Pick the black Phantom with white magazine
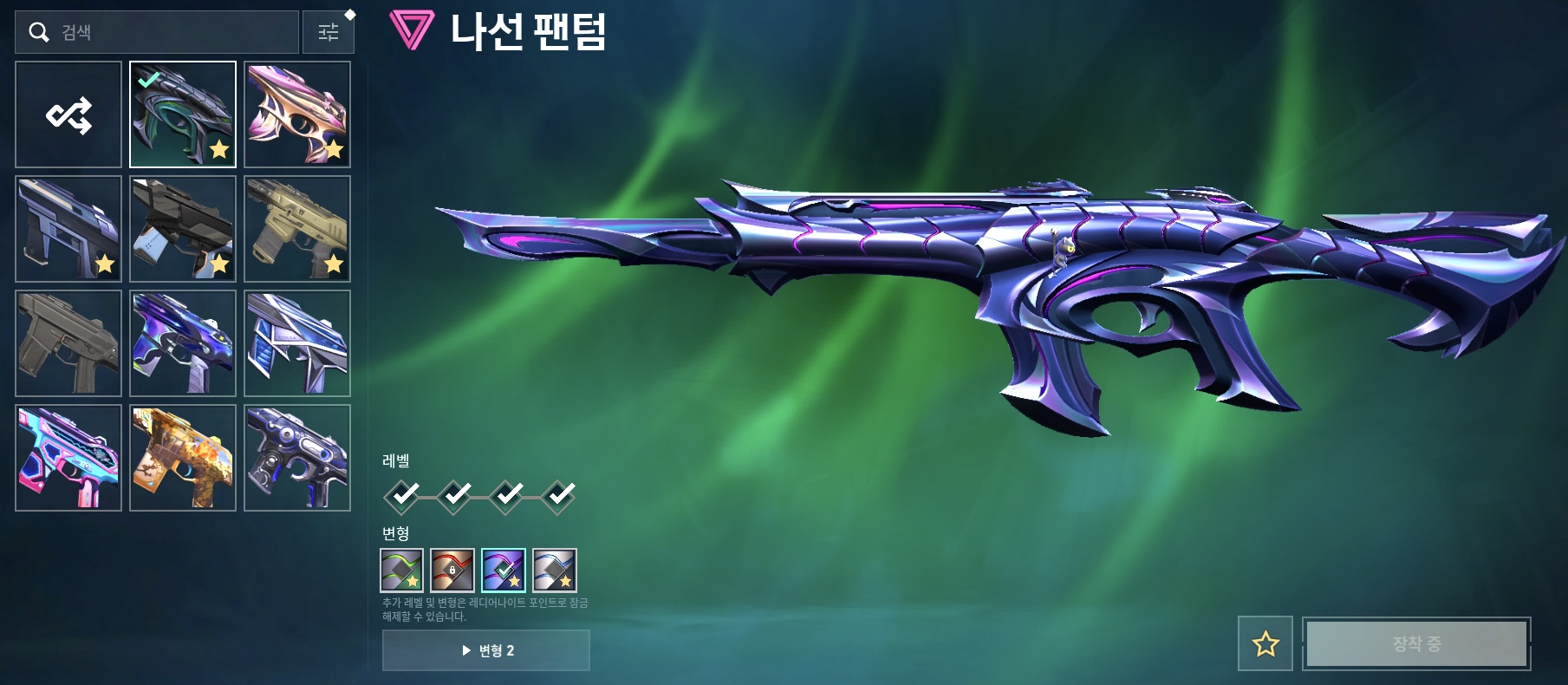Screen dimensions: 1568x685 183,229
